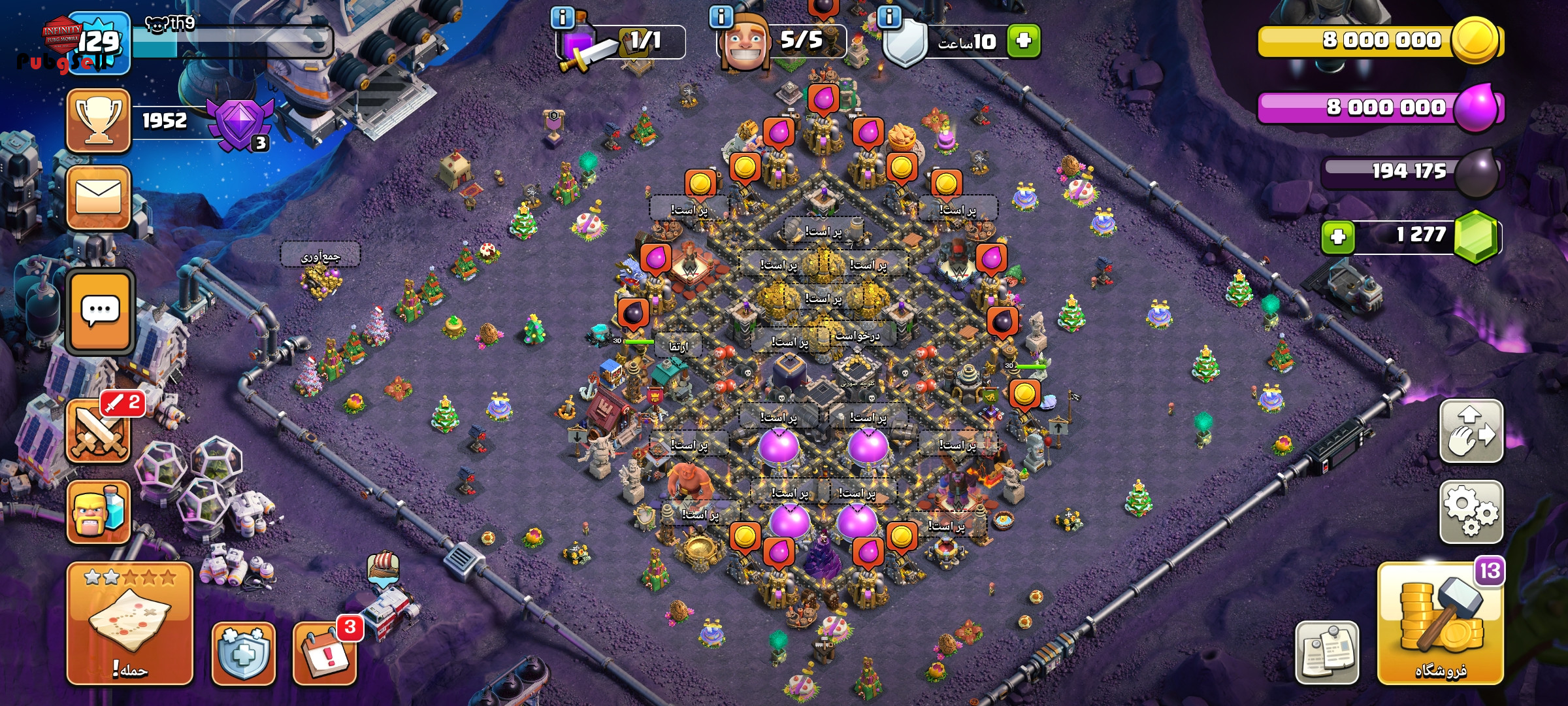Open the clan chat panel
The width and height of the screenshot is (1568, 706).
(x=100, y=311)
